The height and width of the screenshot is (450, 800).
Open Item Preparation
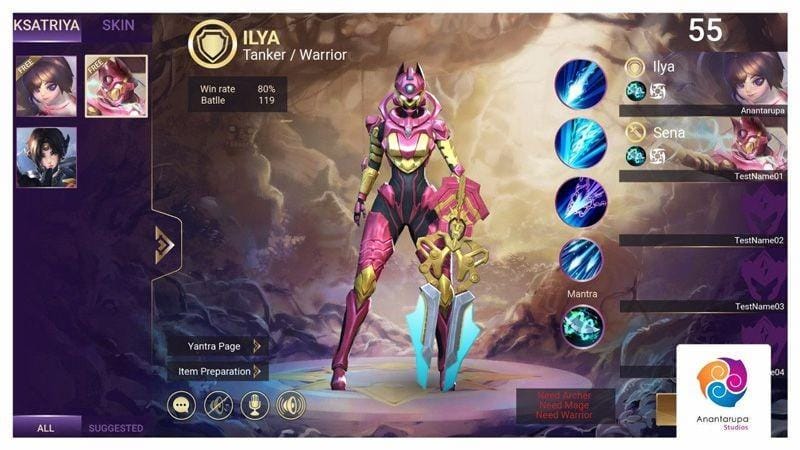pos(216,371)
